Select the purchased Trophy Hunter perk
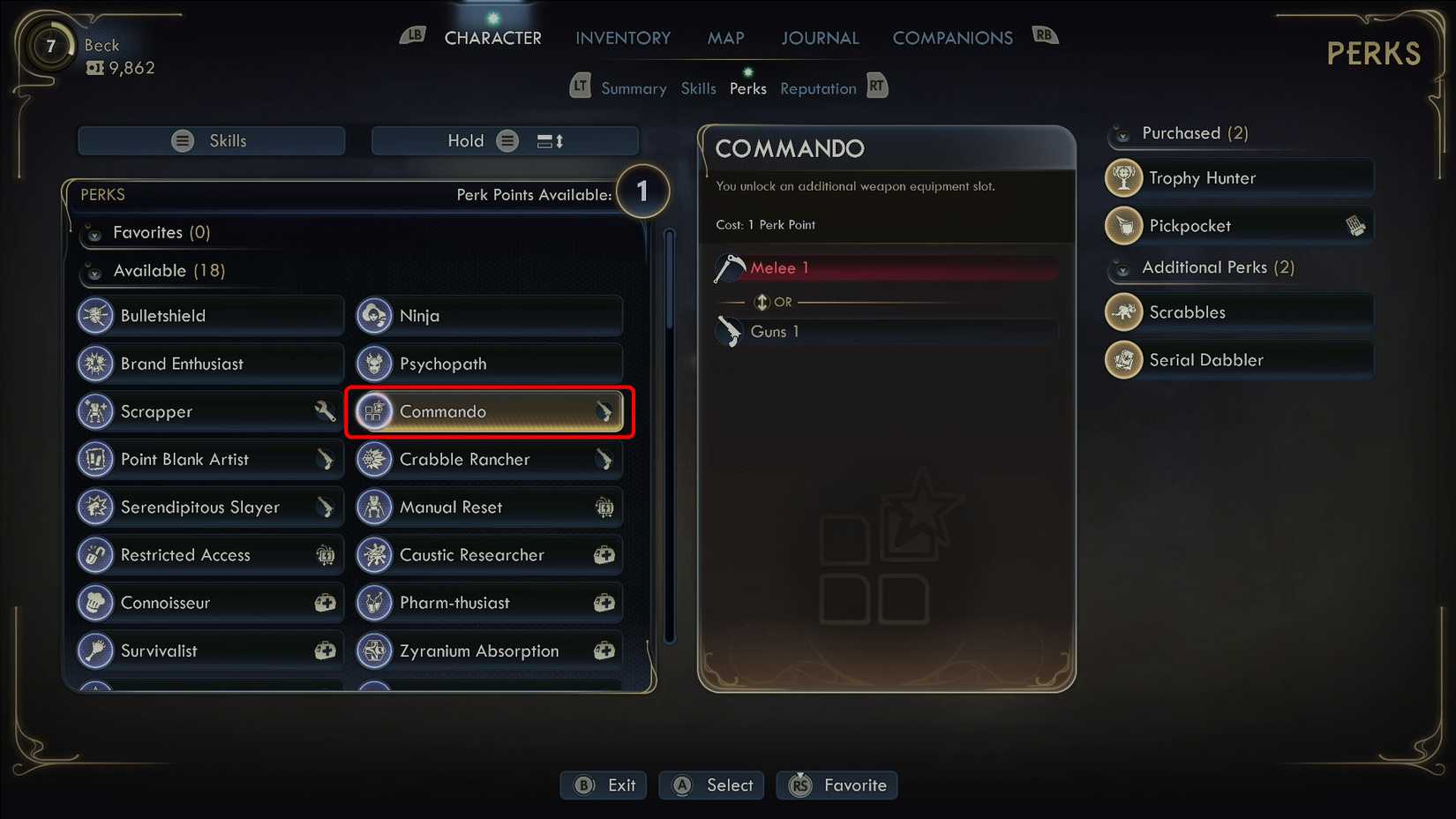The width and height of the screenshot is (1456, 819). point(1239,178)
